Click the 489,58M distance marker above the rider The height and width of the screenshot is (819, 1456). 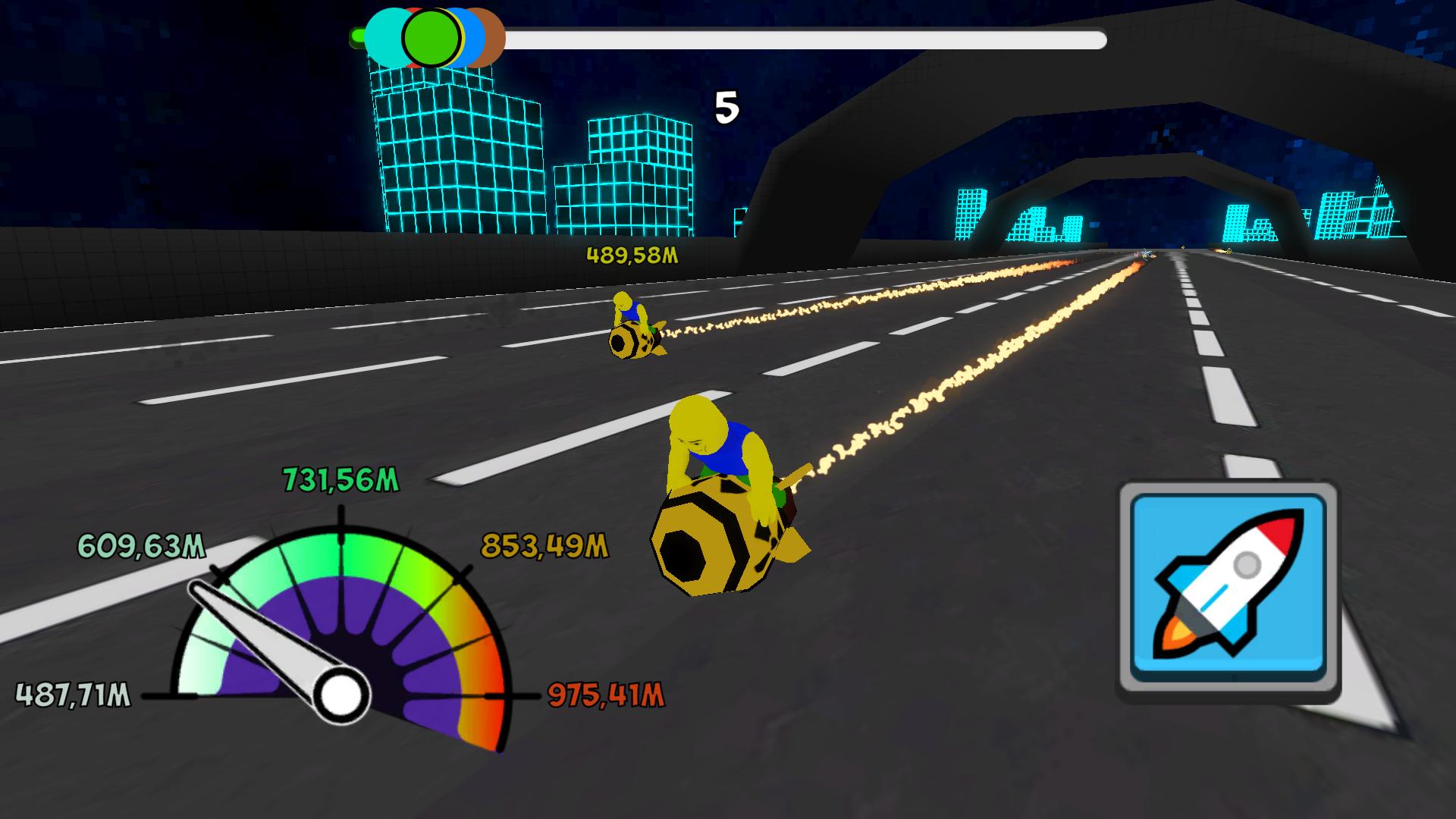632,256
